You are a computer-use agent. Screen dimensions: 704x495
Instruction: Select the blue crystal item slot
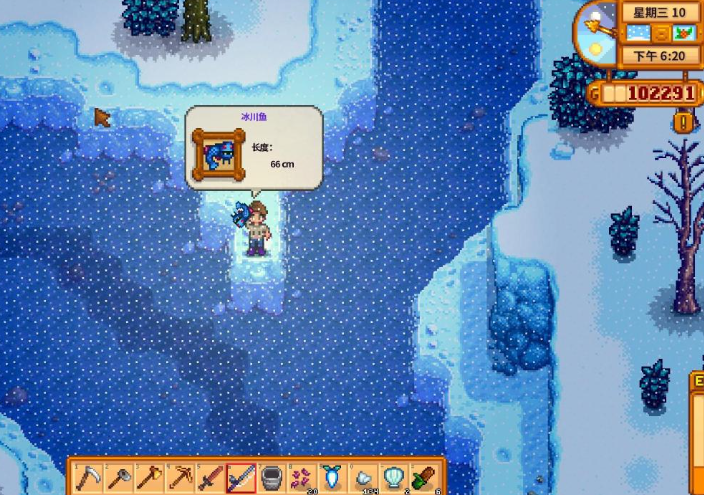[x=332, y=477]
